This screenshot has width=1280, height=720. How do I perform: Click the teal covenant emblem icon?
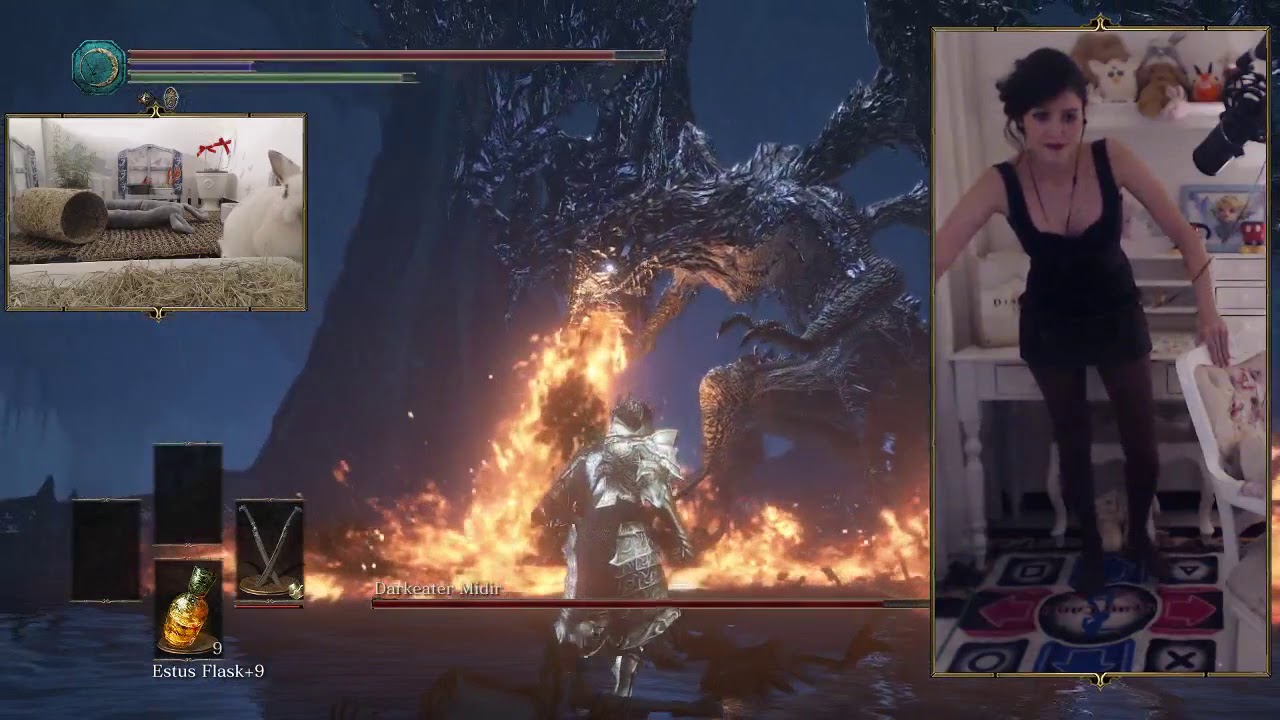(99, 67)
